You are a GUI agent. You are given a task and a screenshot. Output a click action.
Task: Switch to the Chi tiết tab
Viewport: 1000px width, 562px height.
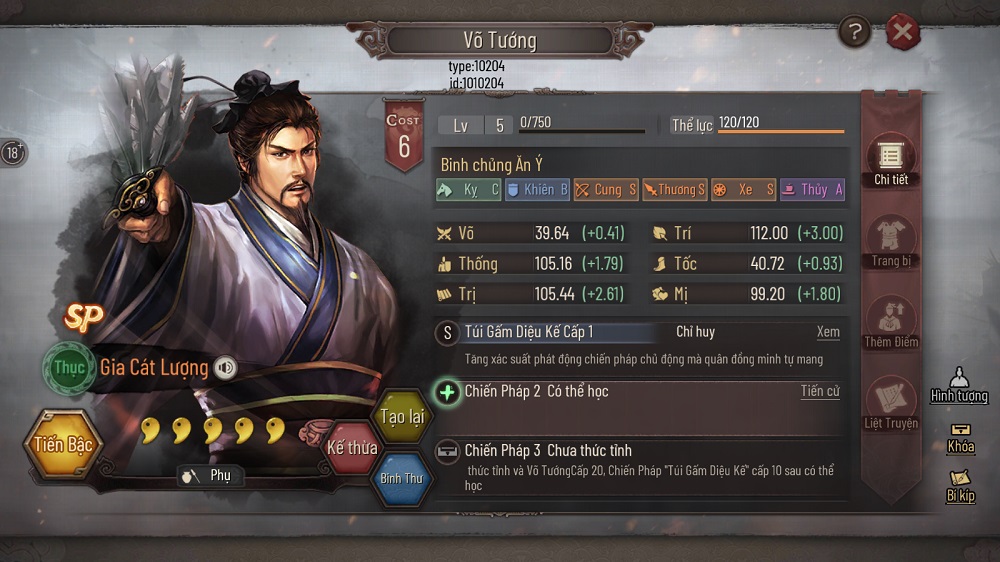[x=890, y=160]
